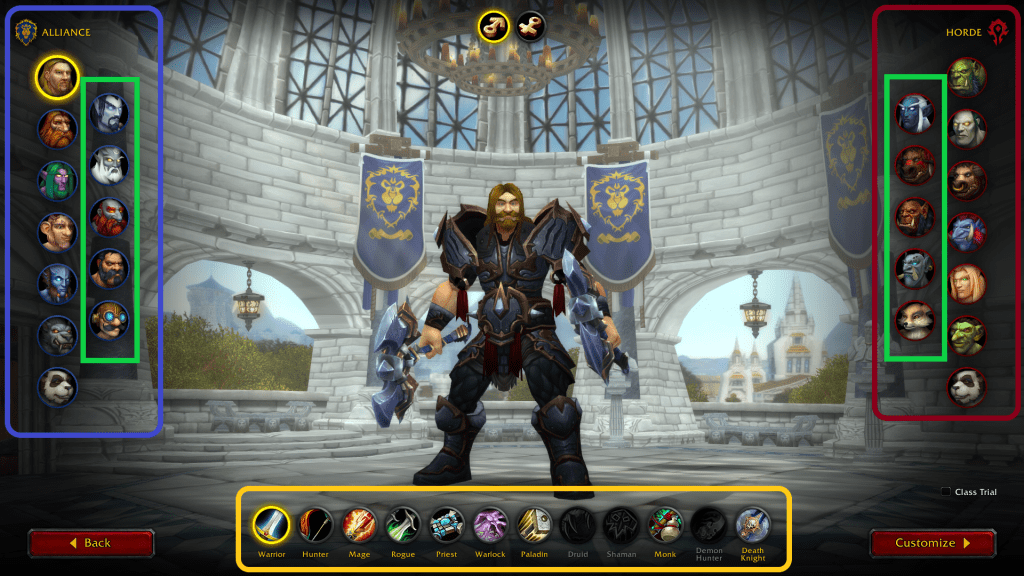This screenshot has width=1024, height=576.
Task: Select the Alliance Pandaren race portrait
Action: click(x=57, y=386)
